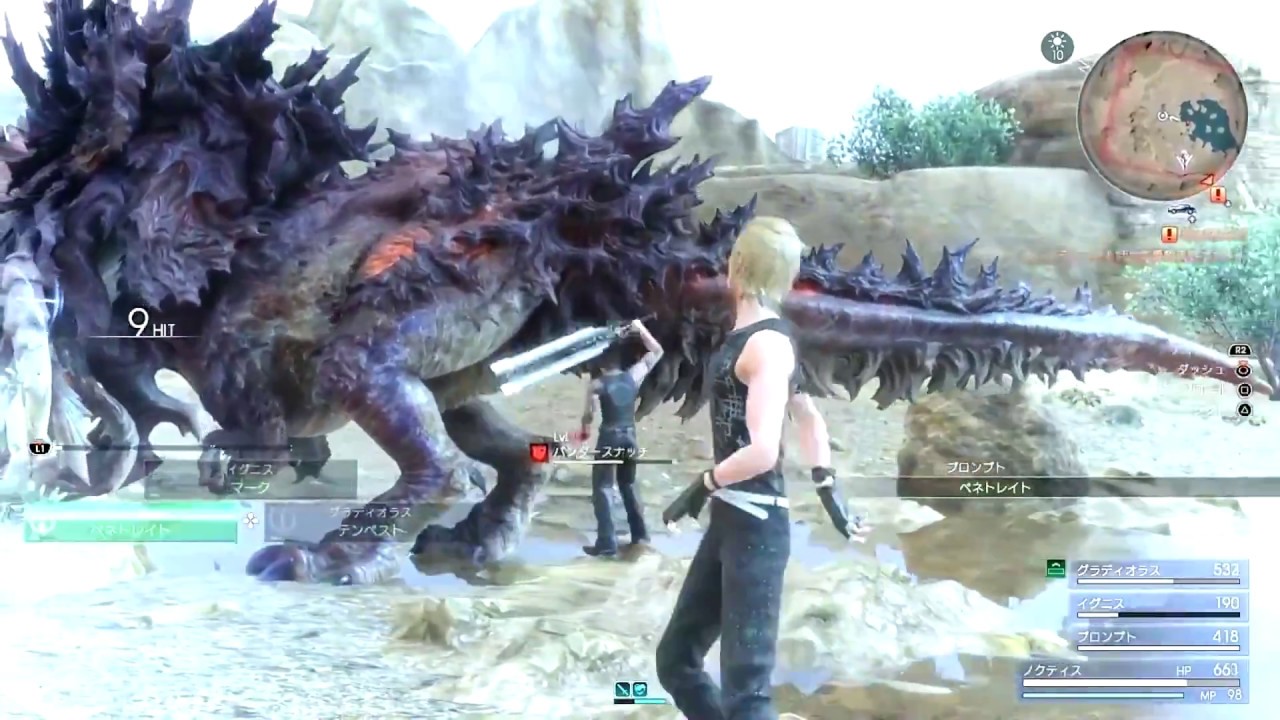Select the triangle button prompt icon
1280x720 pixels.
click(x=1243, y=409)
